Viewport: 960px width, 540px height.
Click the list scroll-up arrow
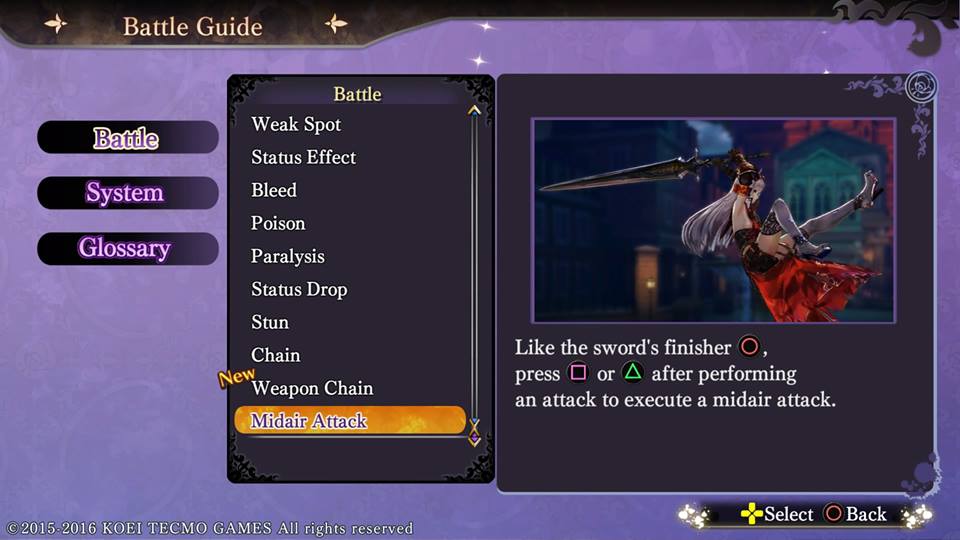coord(474,111)
